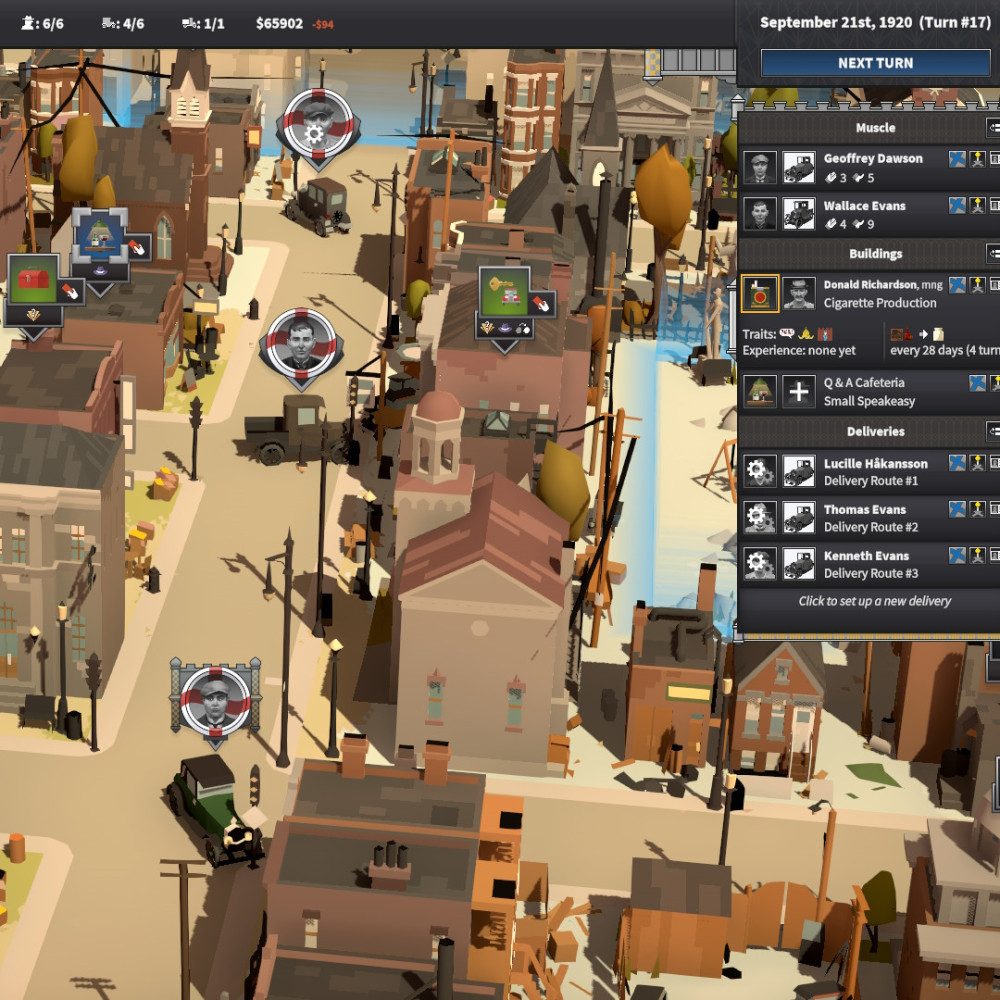The height and width of the screenshot is (1000, 1000).
Task: Collapse the Deliveries section header
Action: point(993,432)
